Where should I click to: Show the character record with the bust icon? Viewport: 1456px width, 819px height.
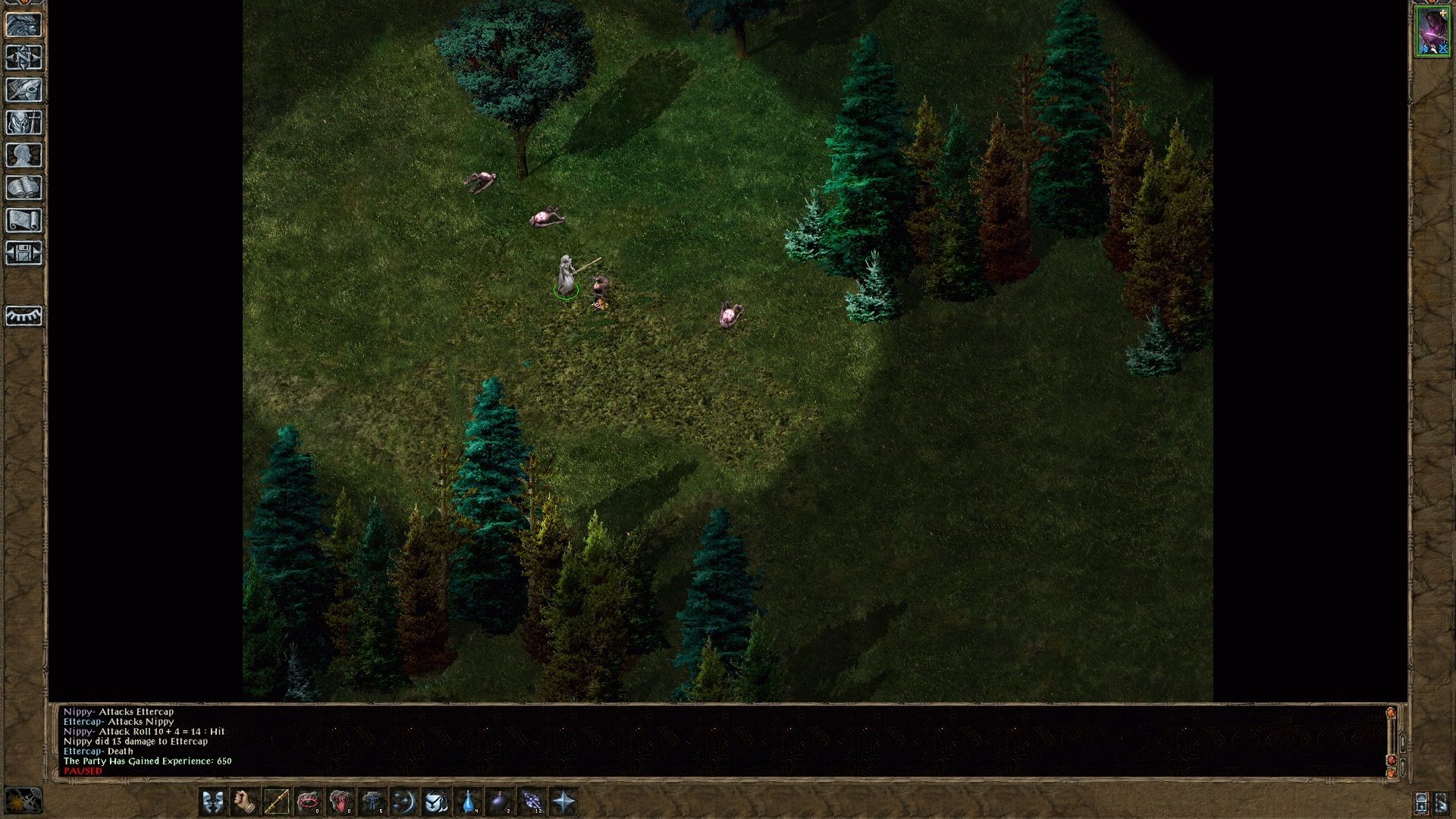[24, 155]
